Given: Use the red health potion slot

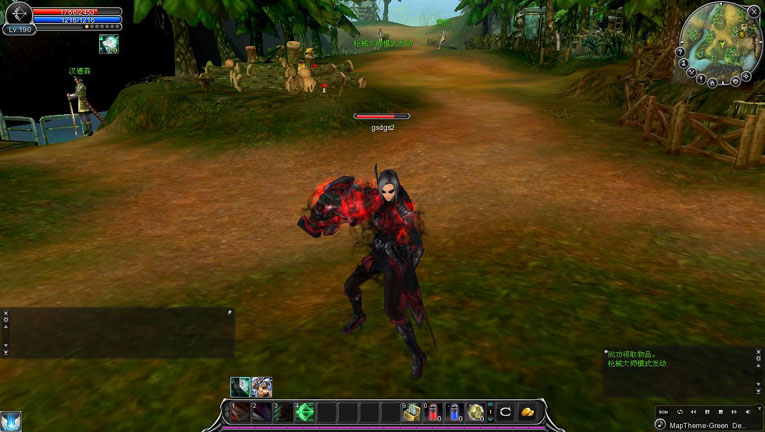Looking at the screenshot, I should coord(432,412).
